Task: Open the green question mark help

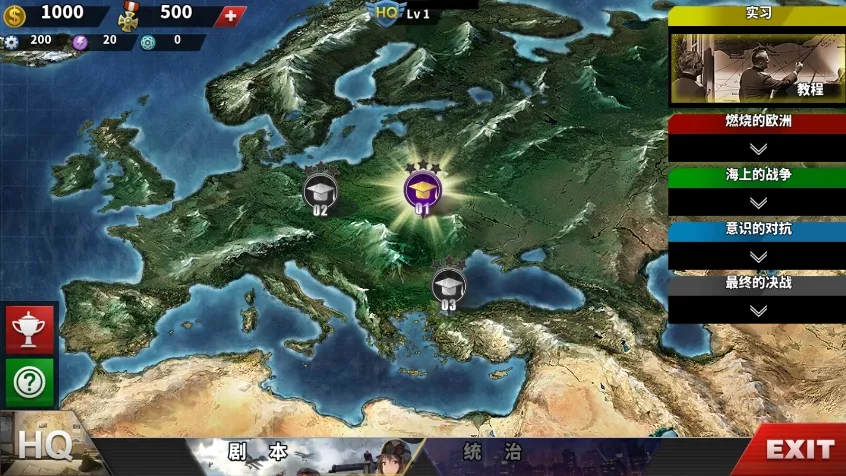Action: point(30,382)
